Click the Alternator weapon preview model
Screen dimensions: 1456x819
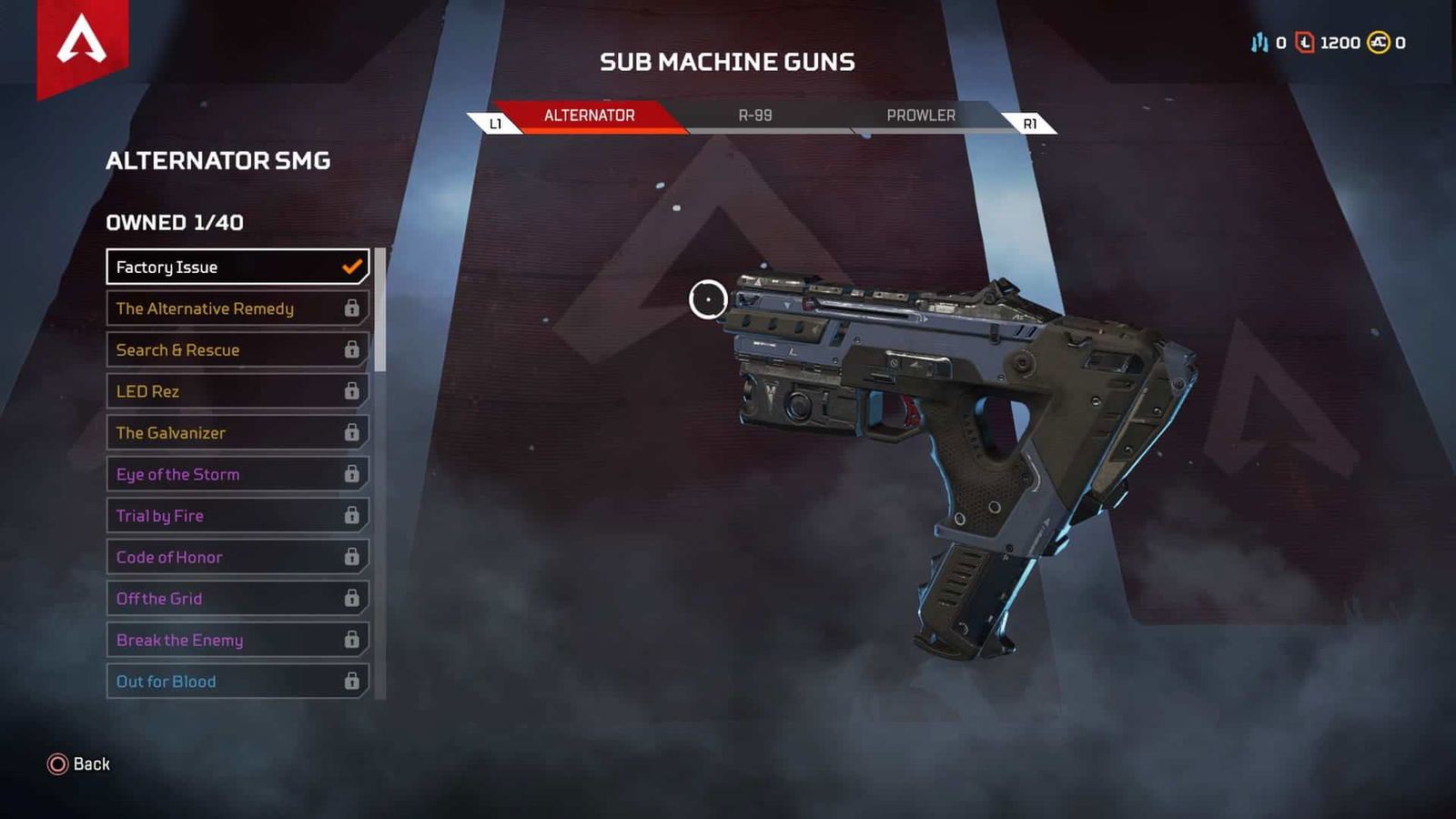955,437
